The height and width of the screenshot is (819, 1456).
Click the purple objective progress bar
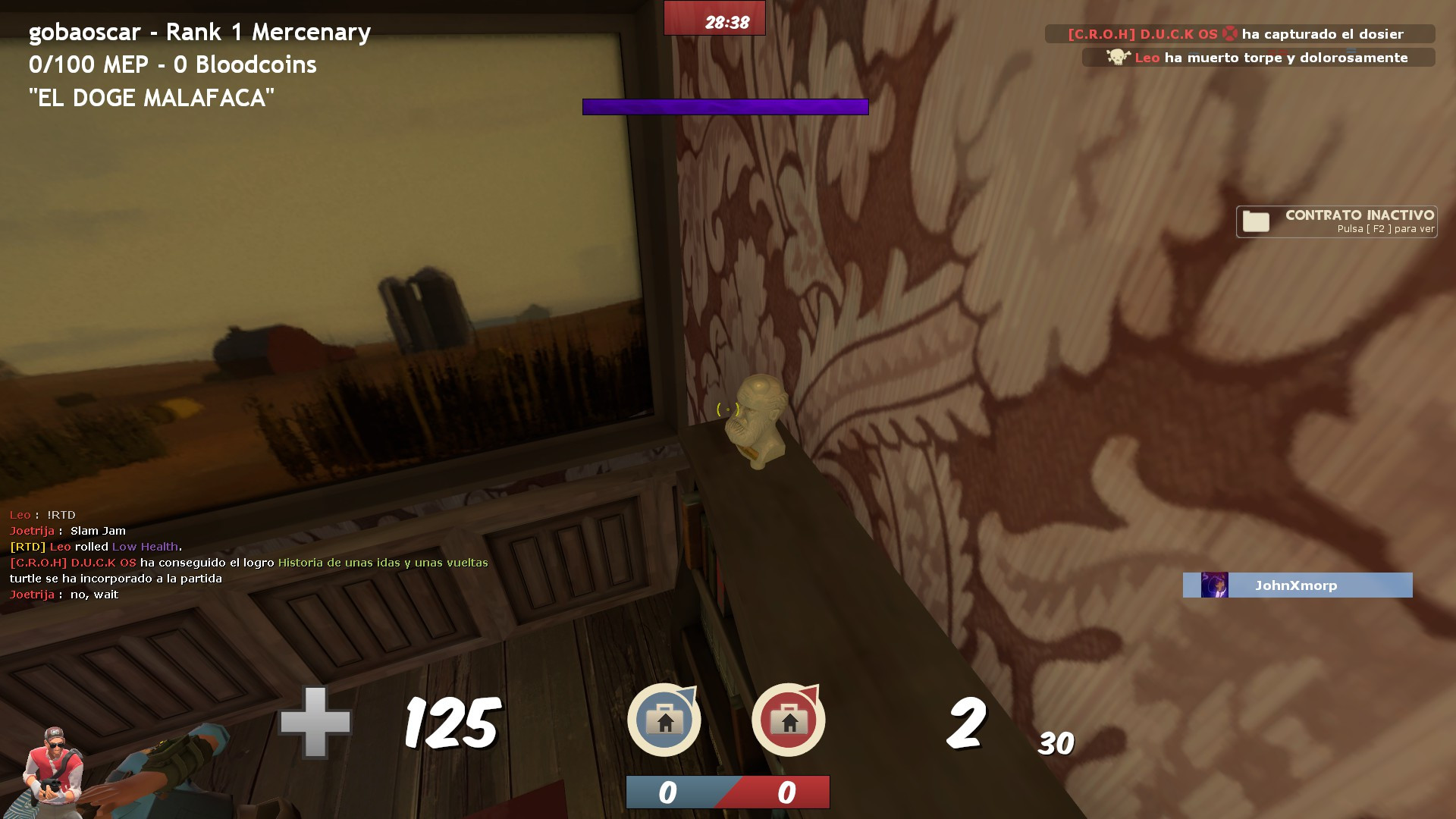click(725, 106)
